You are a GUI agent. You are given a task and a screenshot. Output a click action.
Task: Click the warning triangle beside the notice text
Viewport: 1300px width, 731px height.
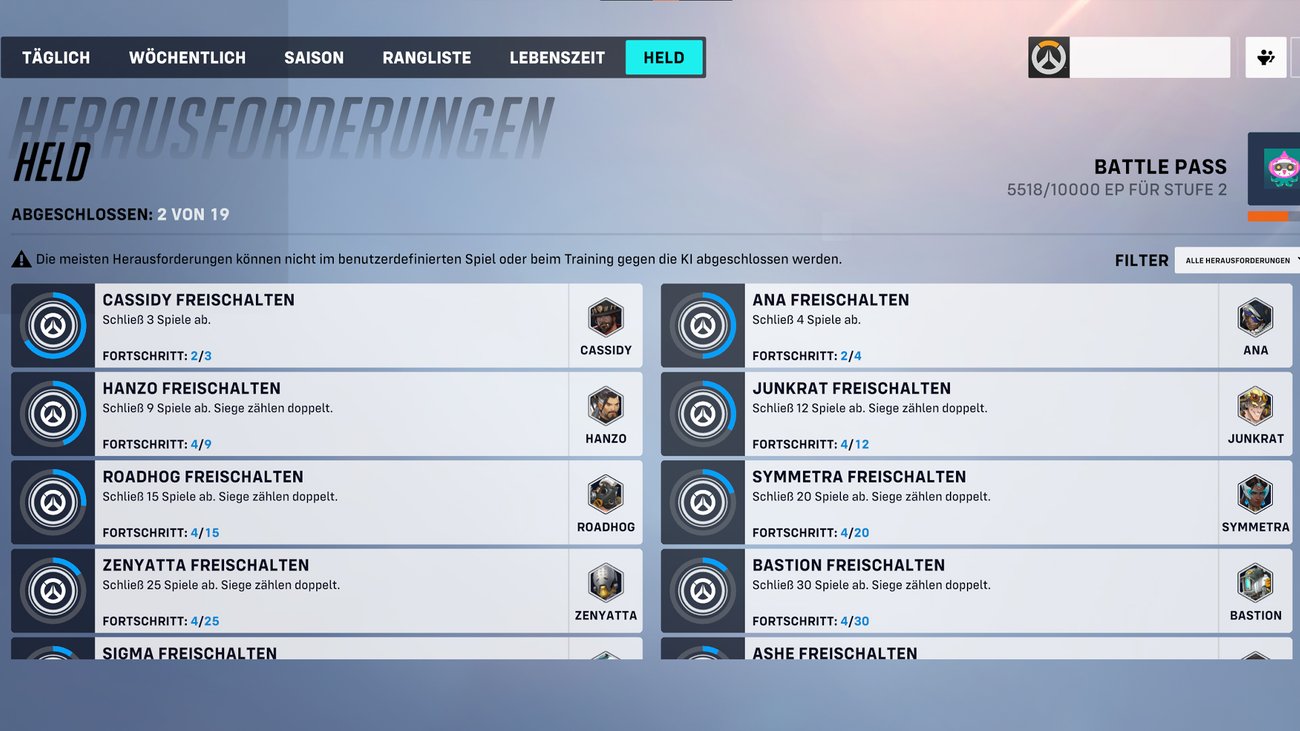coord(20,258)
